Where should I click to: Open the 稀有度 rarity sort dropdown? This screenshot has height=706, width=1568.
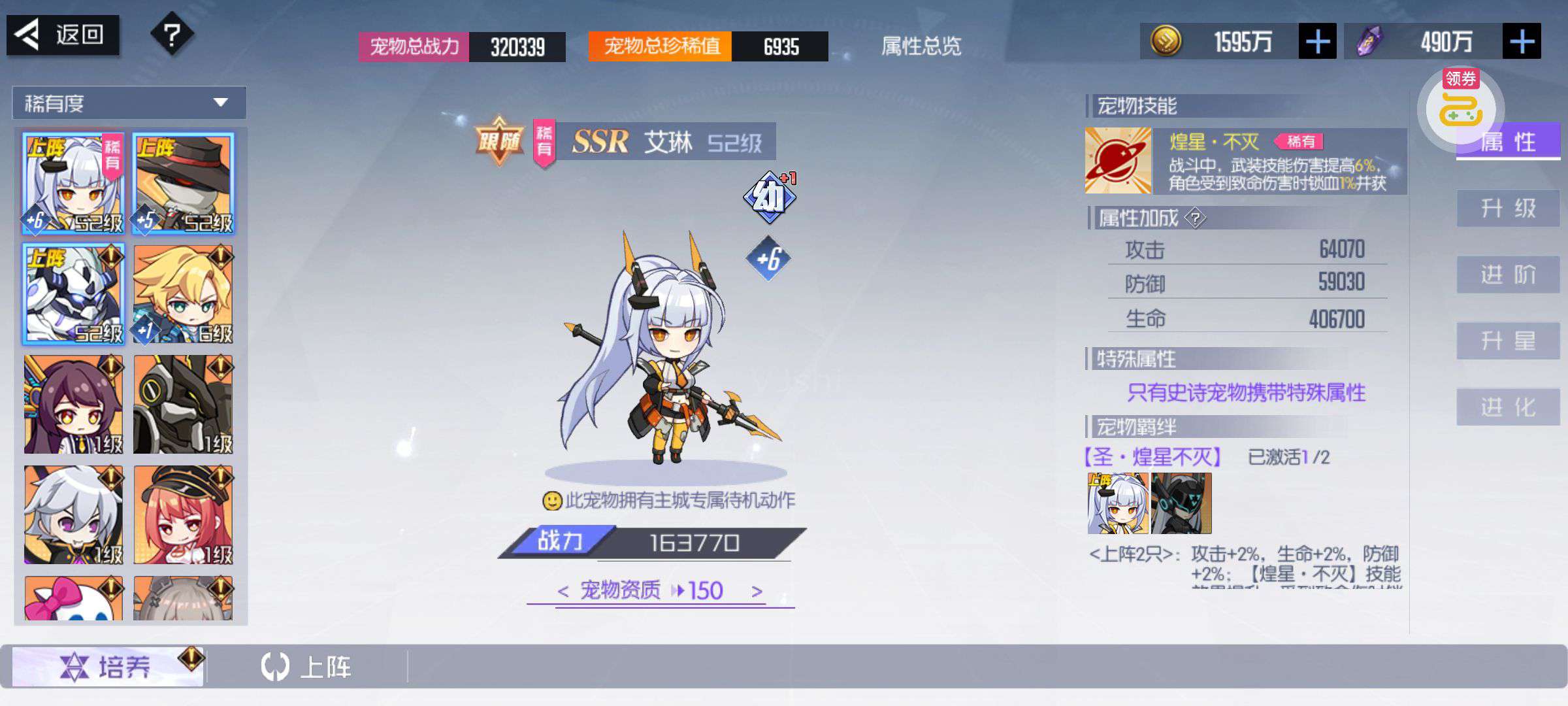coord(129,103)
